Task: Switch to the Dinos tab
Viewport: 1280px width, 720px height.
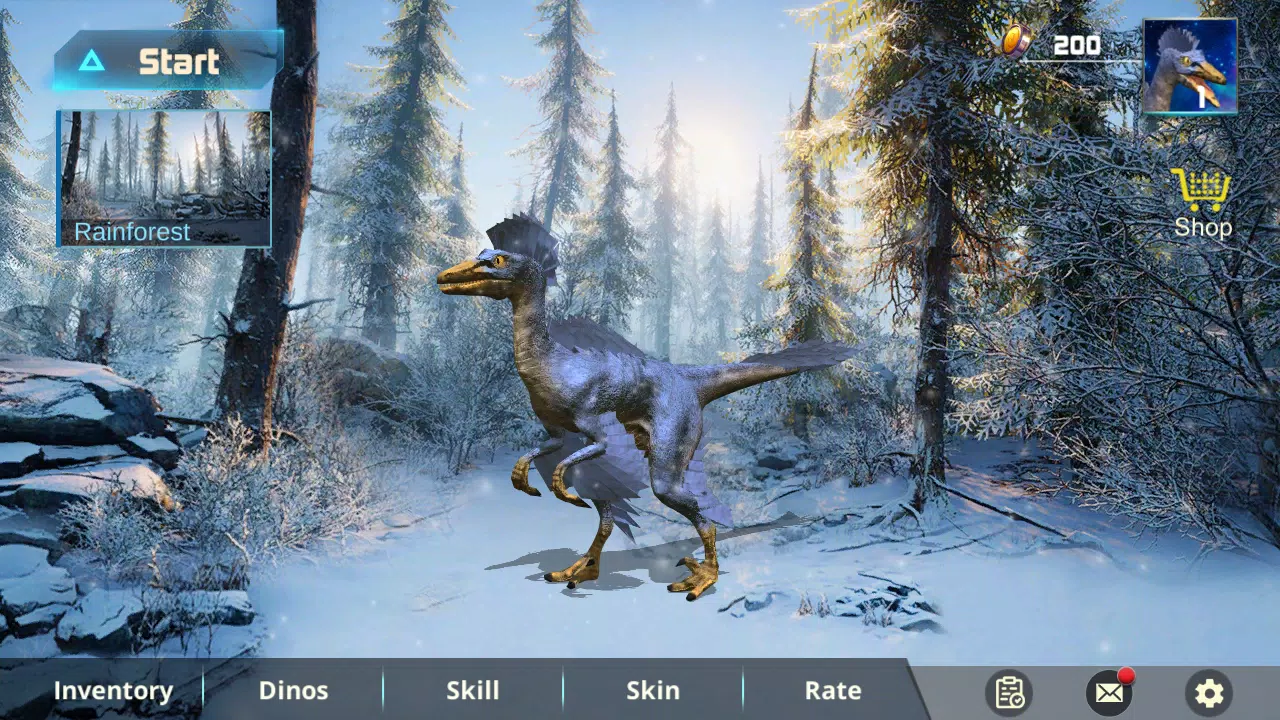Action: [x=293, y=690]
